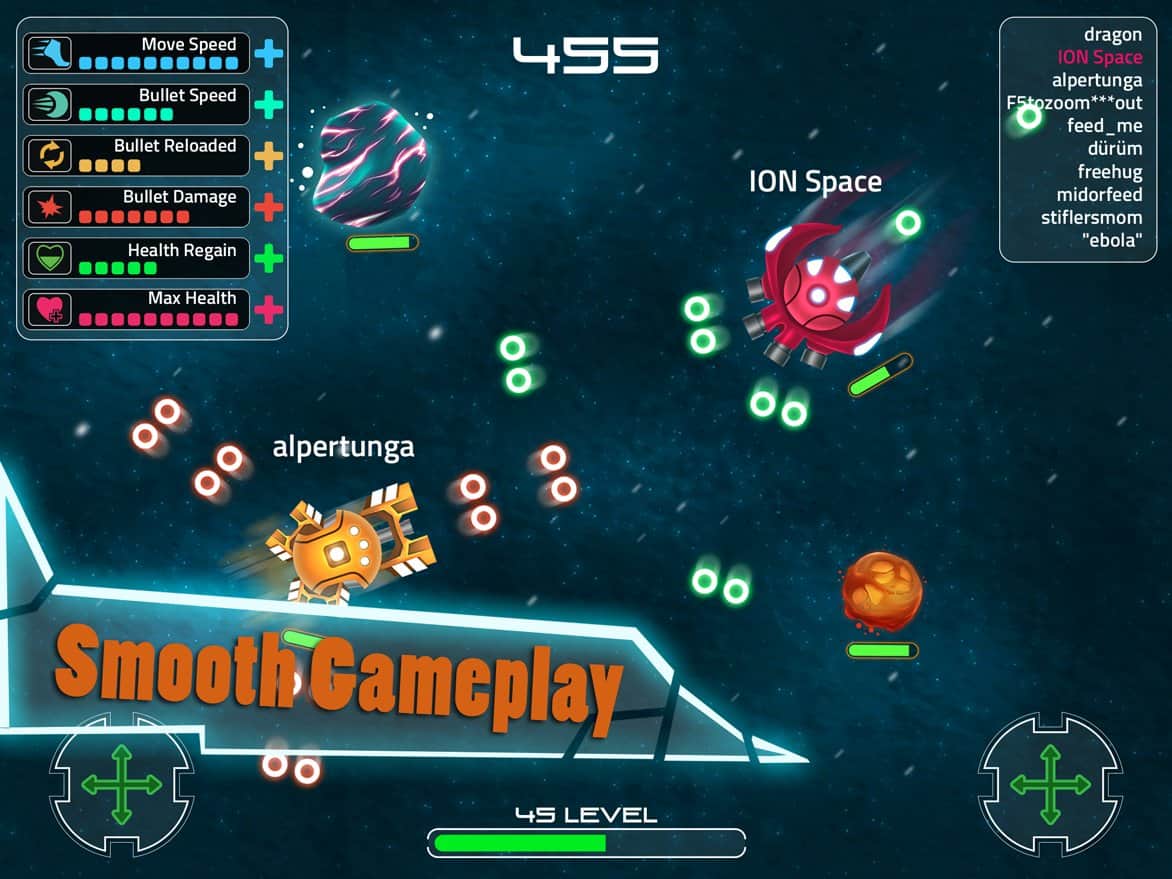
Task: Raise Health Regain via the green plus
Action: (x=268, y=258)
